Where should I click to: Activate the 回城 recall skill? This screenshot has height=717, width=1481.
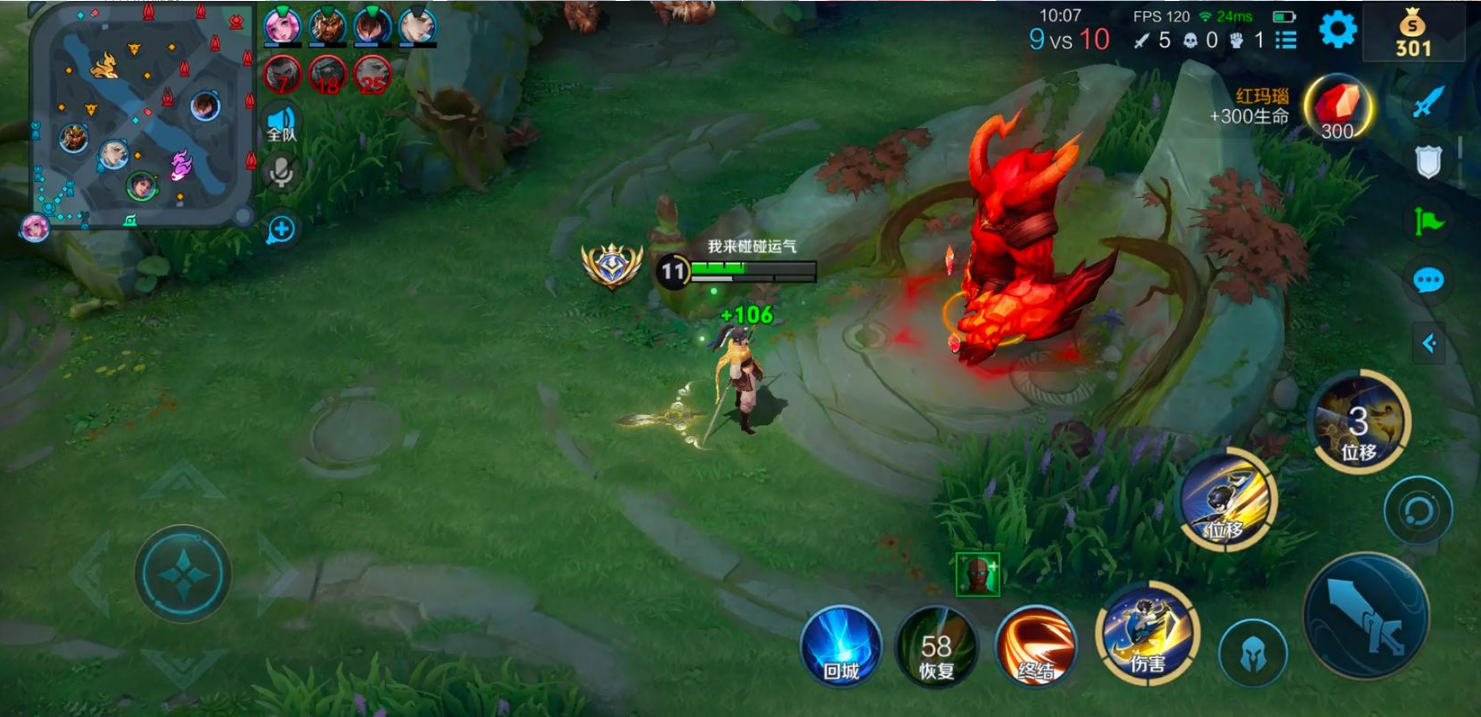[841, 646]
